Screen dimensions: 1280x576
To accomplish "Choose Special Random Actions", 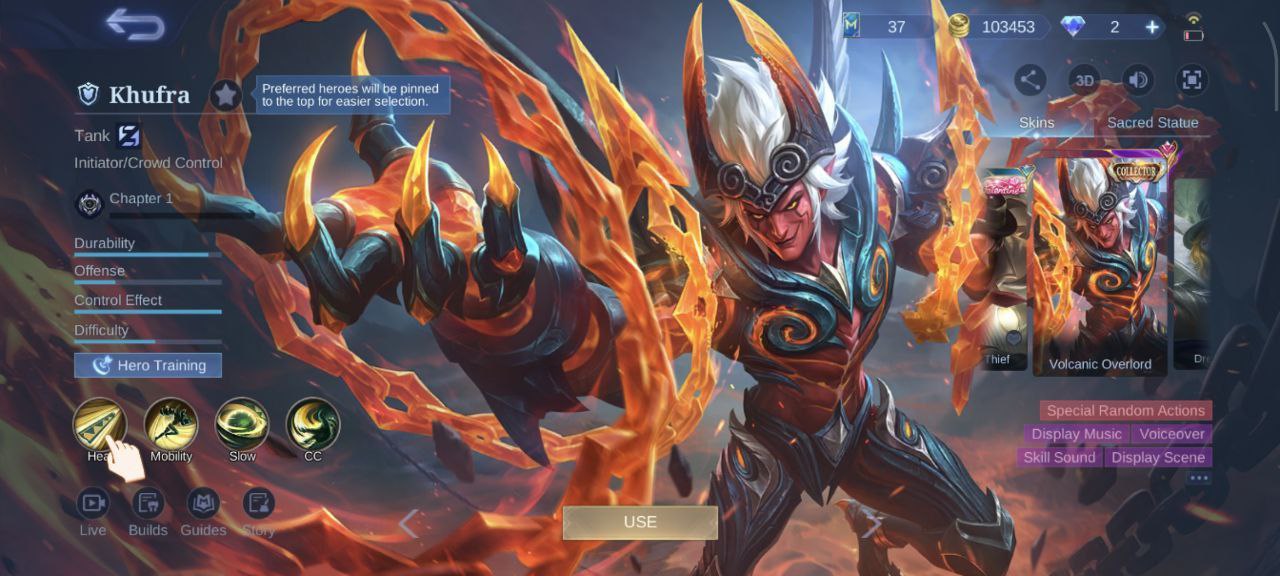I will click(1125, 410).
